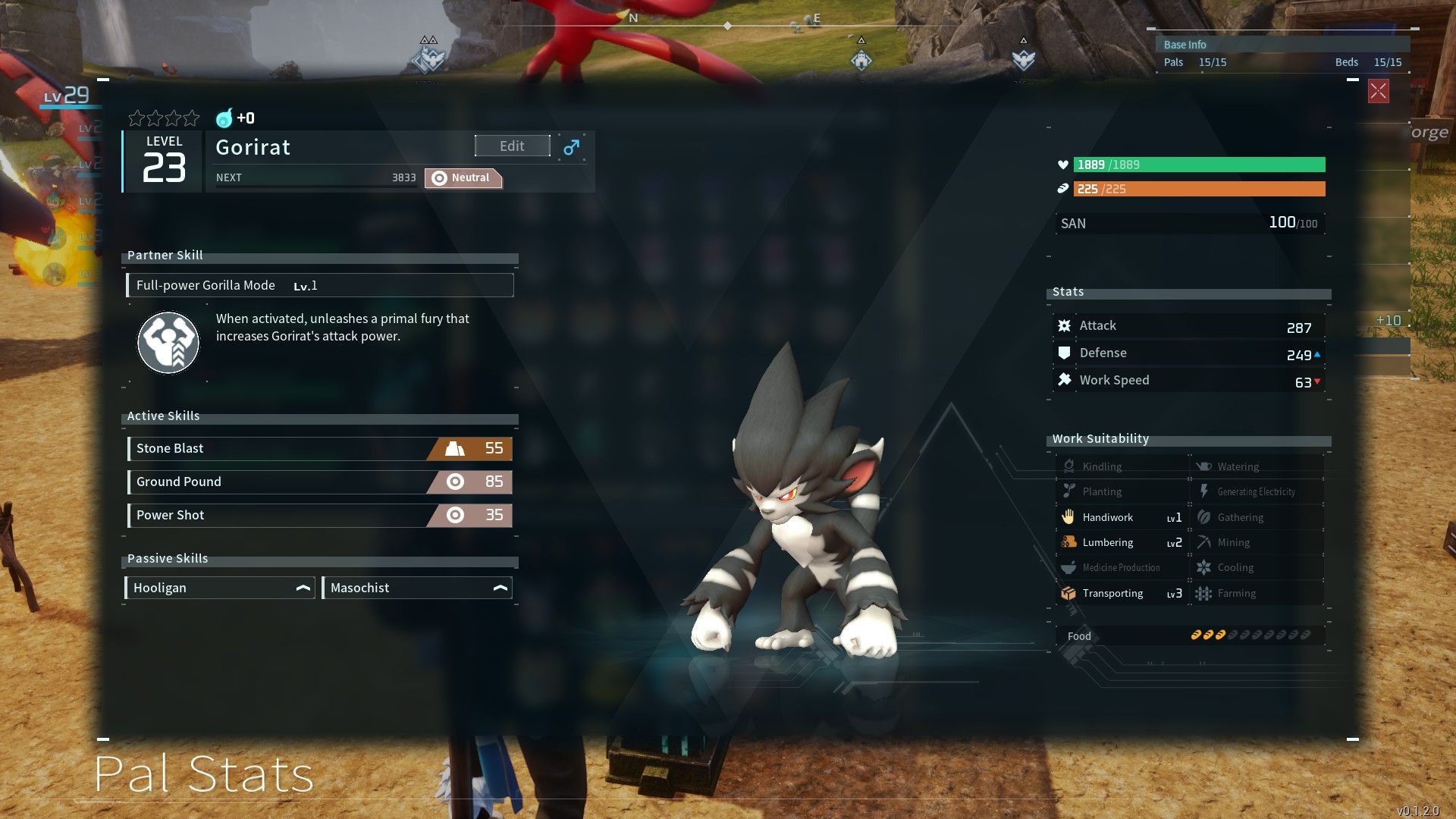Select the rock element icon on Stone Blast
Screen dimensions: 1456x819
point(454,448)
